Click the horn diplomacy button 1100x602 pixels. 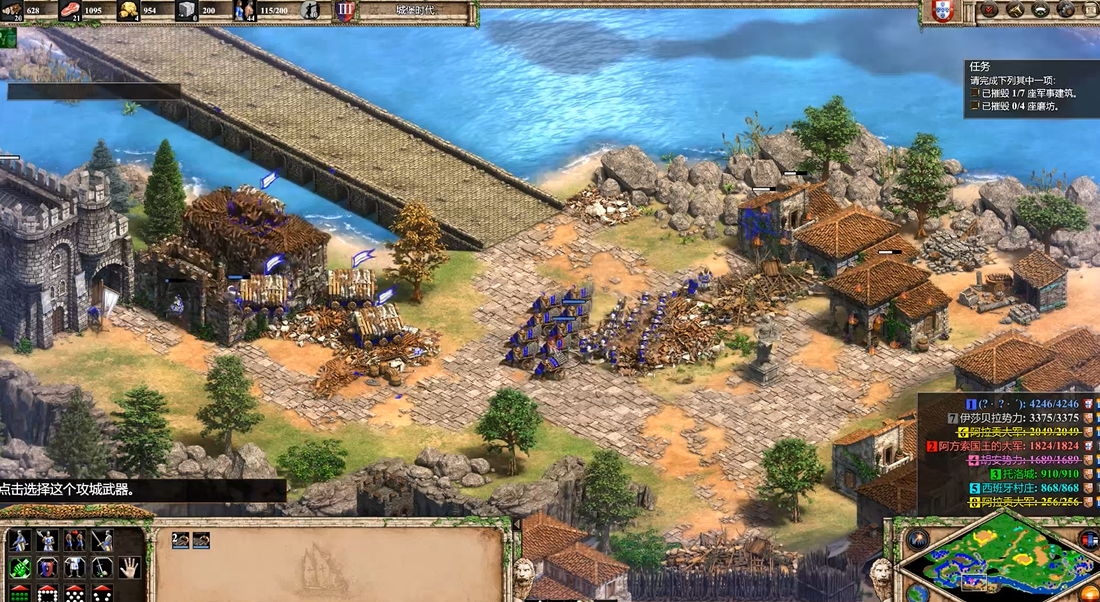(x=1014, y=10)
